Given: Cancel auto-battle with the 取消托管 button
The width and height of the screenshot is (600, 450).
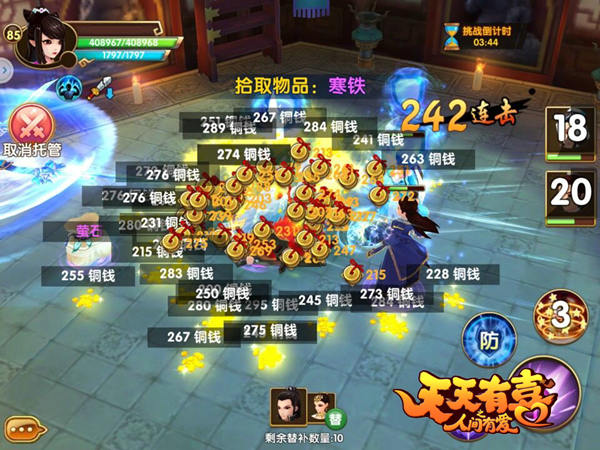Looking at the screenshot, I should point(30,128).
